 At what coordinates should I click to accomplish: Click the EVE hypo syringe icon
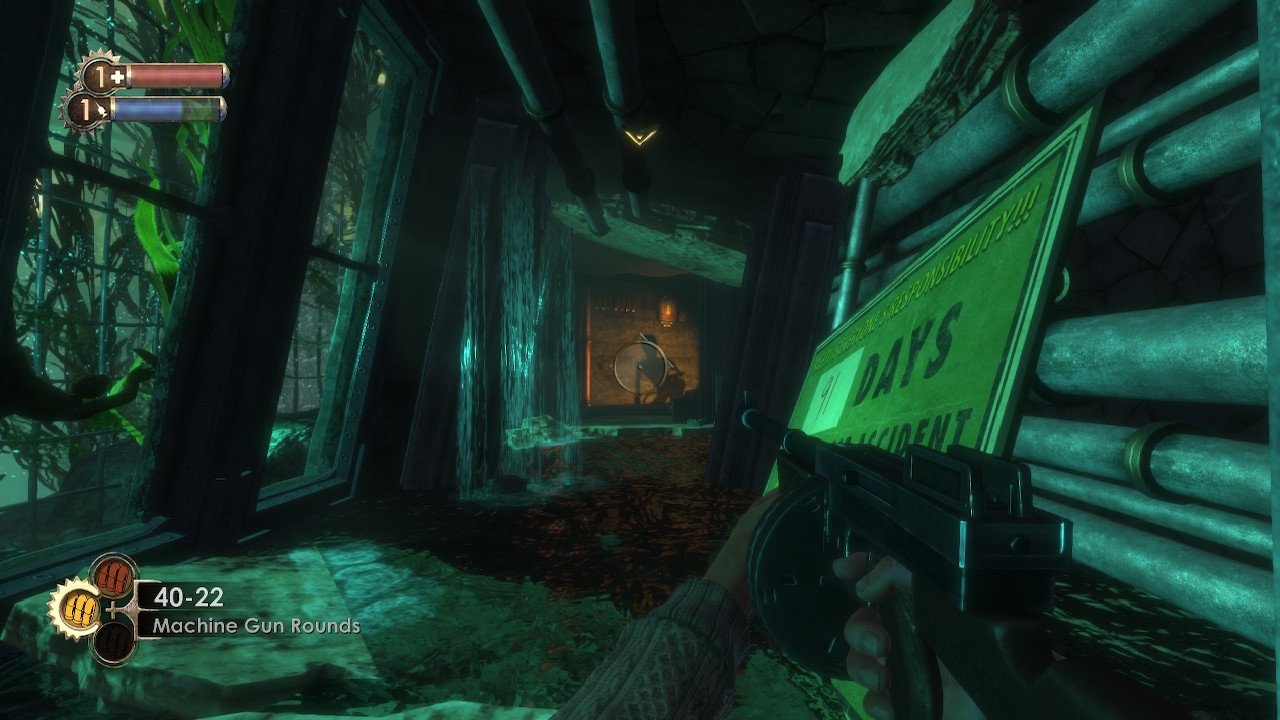[x=102, y=110]
